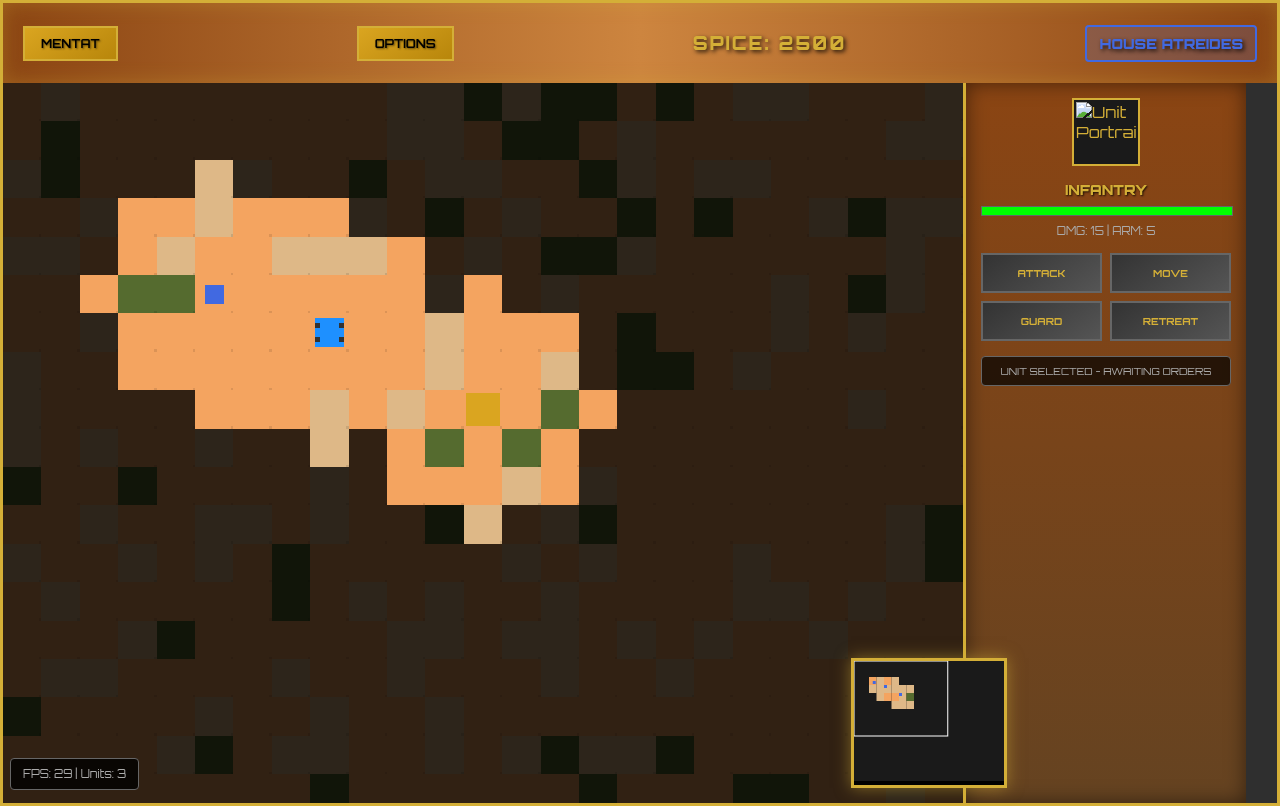Viewport: 1280px width, 806px height.
Task: Order the infantry to Retreat
Action: pos(1170,321)
